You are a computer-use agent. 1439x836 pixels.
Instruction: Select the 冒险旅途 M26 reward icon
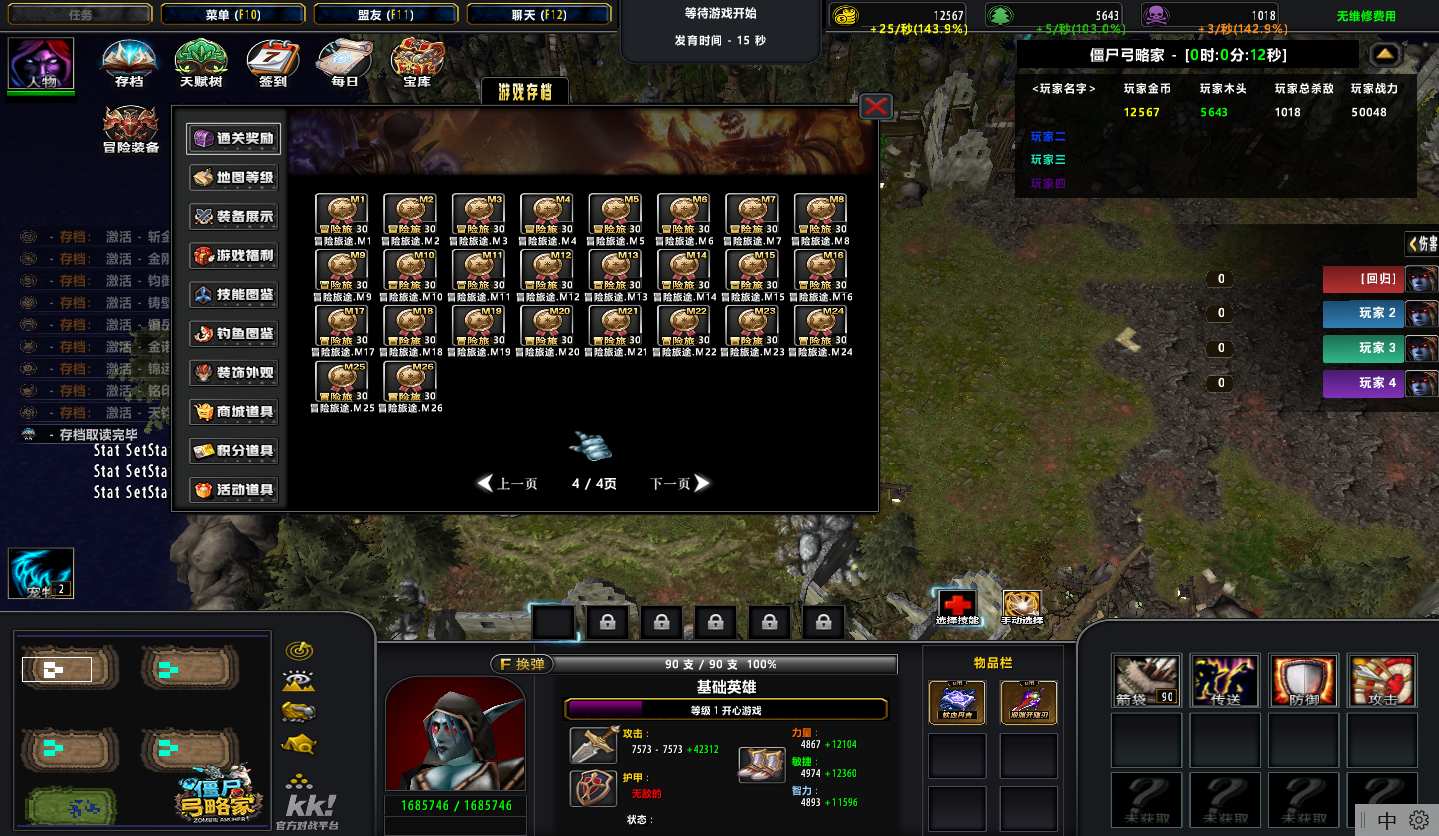coord(410,382)
